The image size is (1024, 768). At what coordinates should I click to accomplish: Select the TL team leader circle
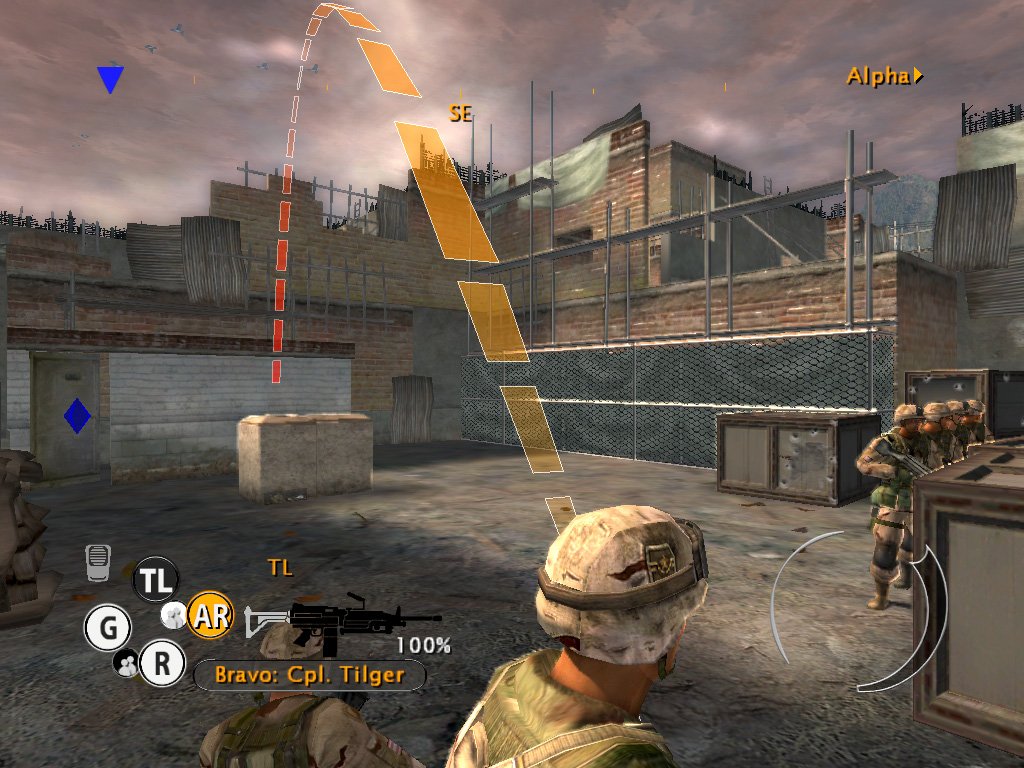pos(155,579)
